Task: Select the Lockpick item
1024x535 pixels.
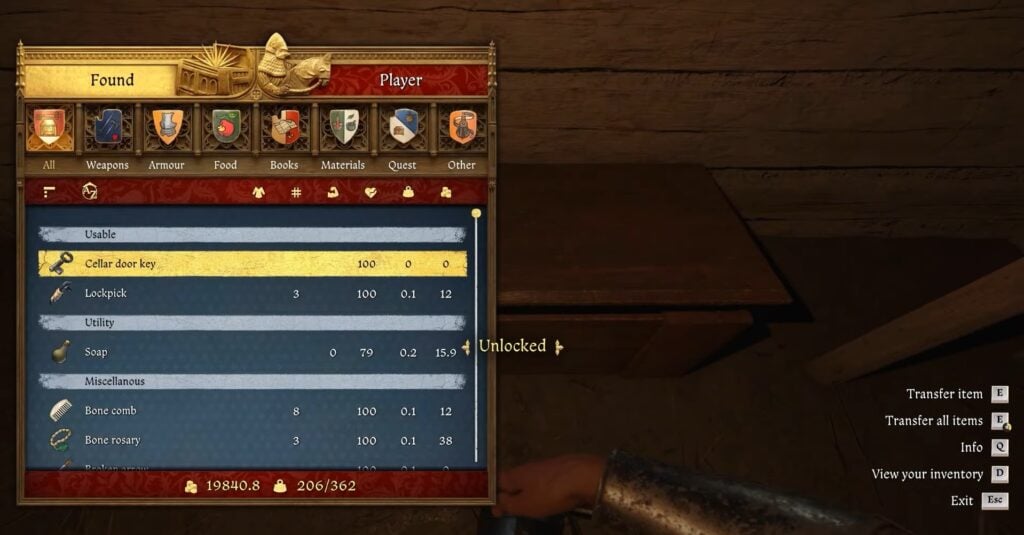Action: click(252, 294)
